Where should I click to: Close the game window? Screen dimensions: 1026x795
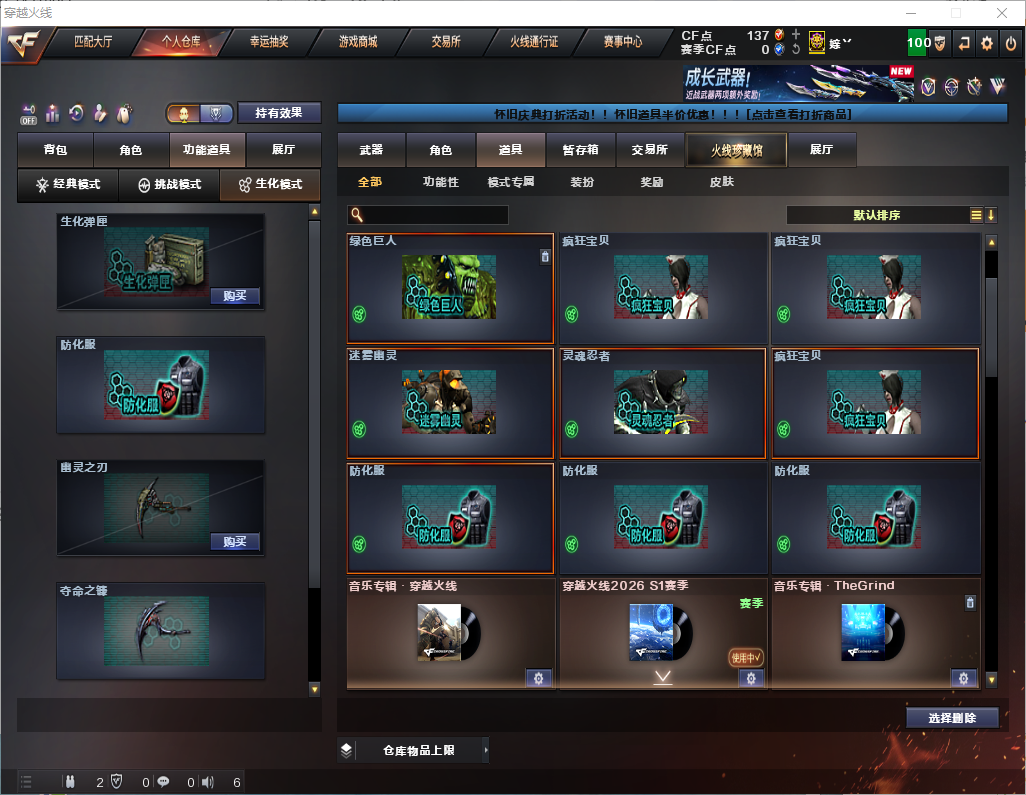[x=1002, y=13]
